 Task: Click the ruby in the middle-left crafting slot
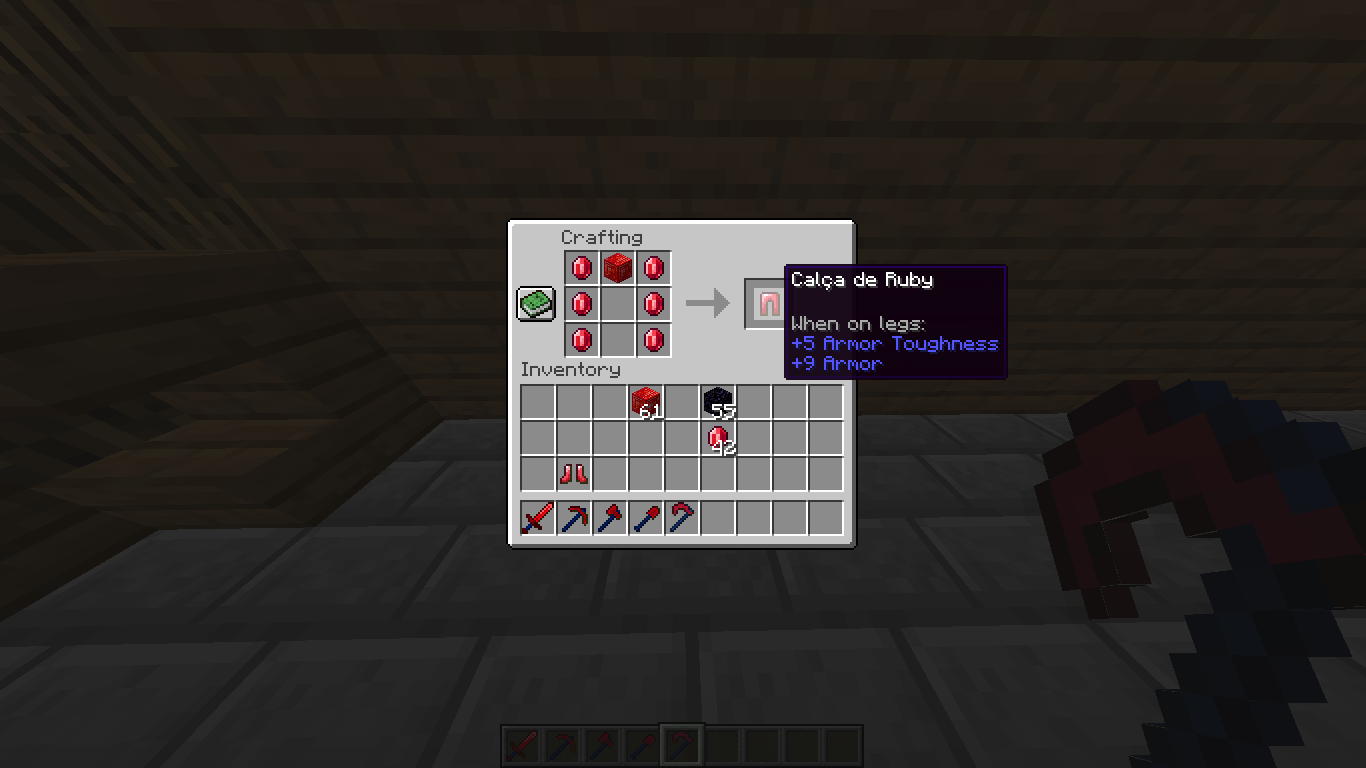[581, 303]
